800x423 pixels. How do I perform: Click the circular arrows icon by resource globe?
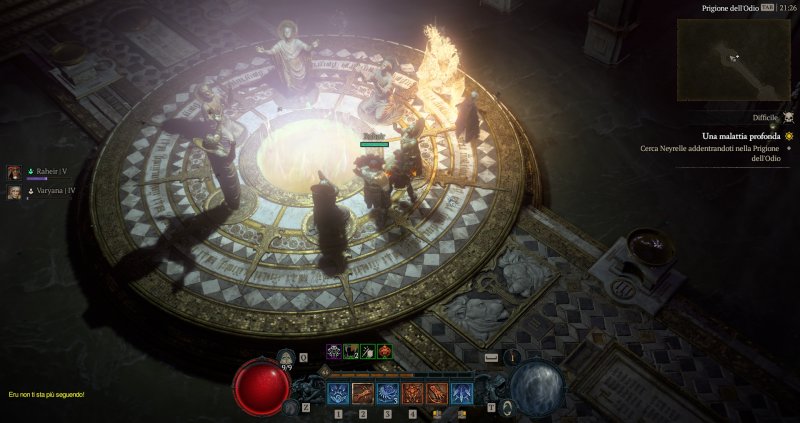point(507,406)
